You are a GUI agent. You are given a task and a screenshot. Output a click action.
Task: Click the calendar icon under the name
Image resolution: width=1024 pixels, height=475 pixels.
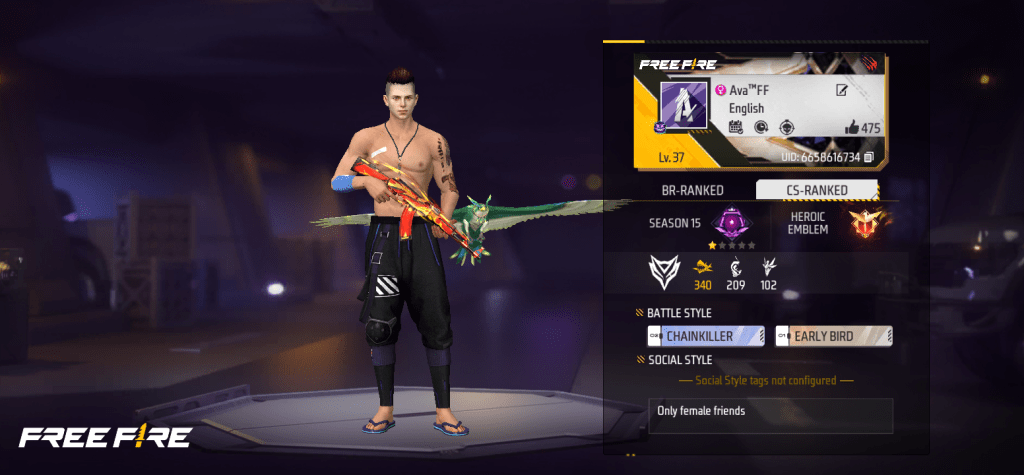(x=735, y=127)
